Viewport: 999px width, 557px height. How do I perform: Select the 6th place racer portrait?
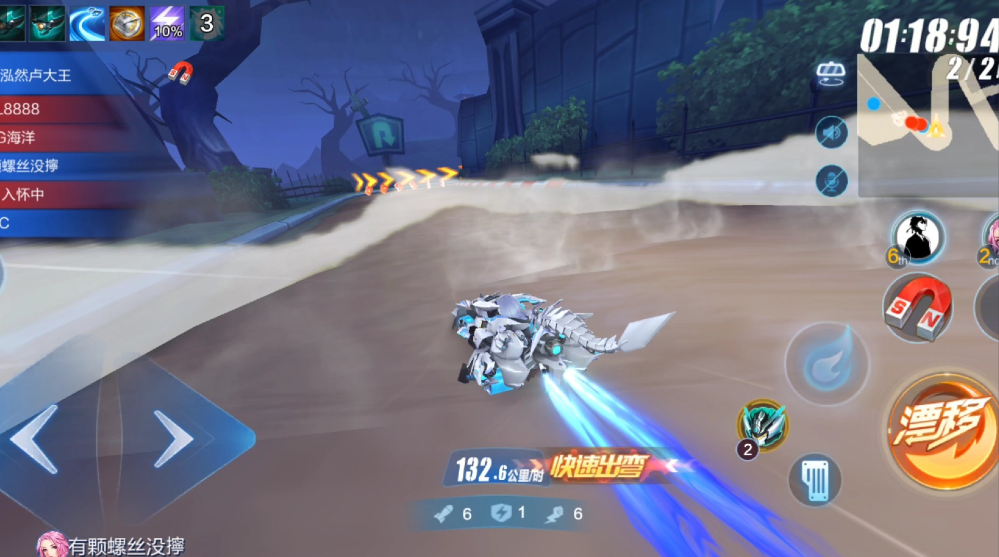pyautogui.click(x=918, y=237)
